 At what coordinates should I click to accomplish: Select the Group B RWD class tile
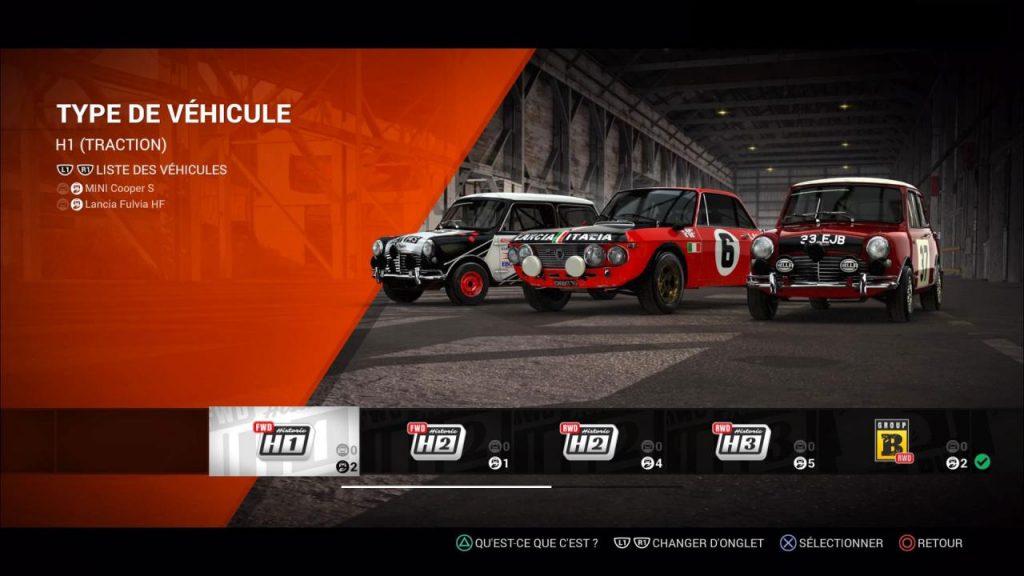coord(893,441)
